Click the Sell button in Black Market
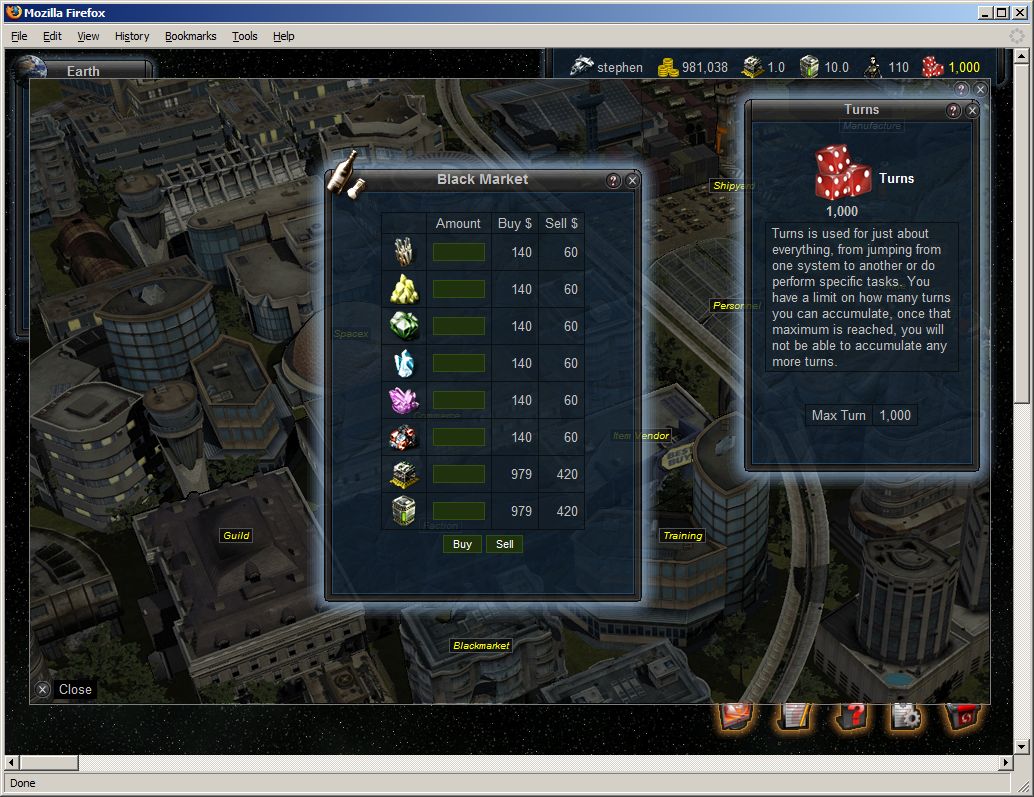Screen dimensions: 1034x797 (505, 544)
